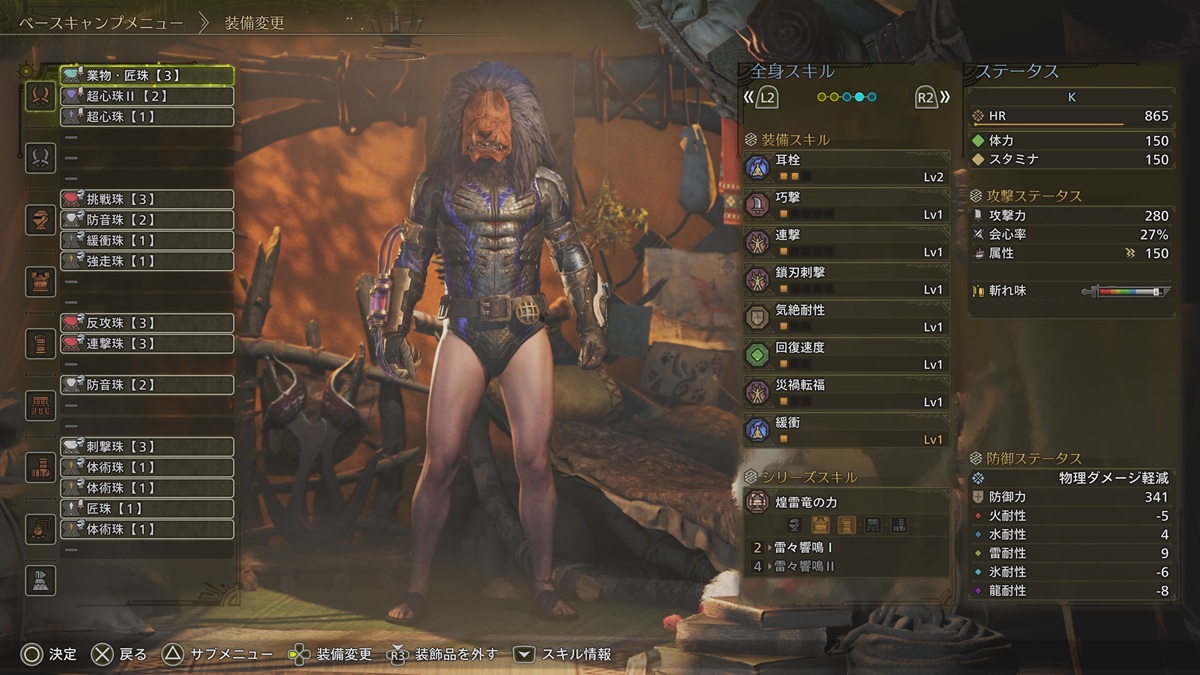Select the 煌雷竜の力 series skill
The height and width of the screenshot is (675, 1200).
click(x=847, y=501)
